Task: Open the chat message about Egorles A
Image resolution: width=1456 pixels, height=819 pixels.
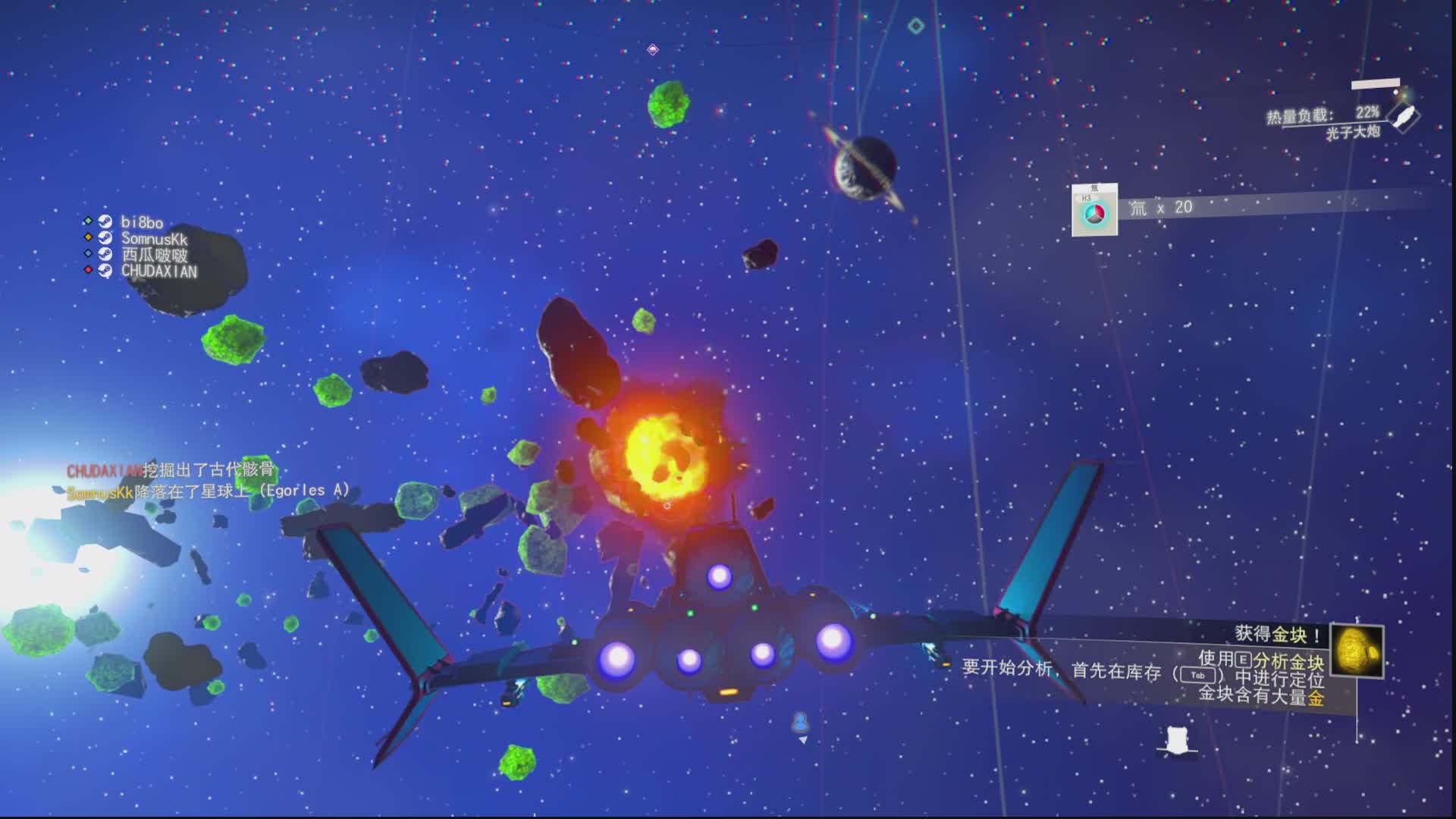Action: [209, 491]
